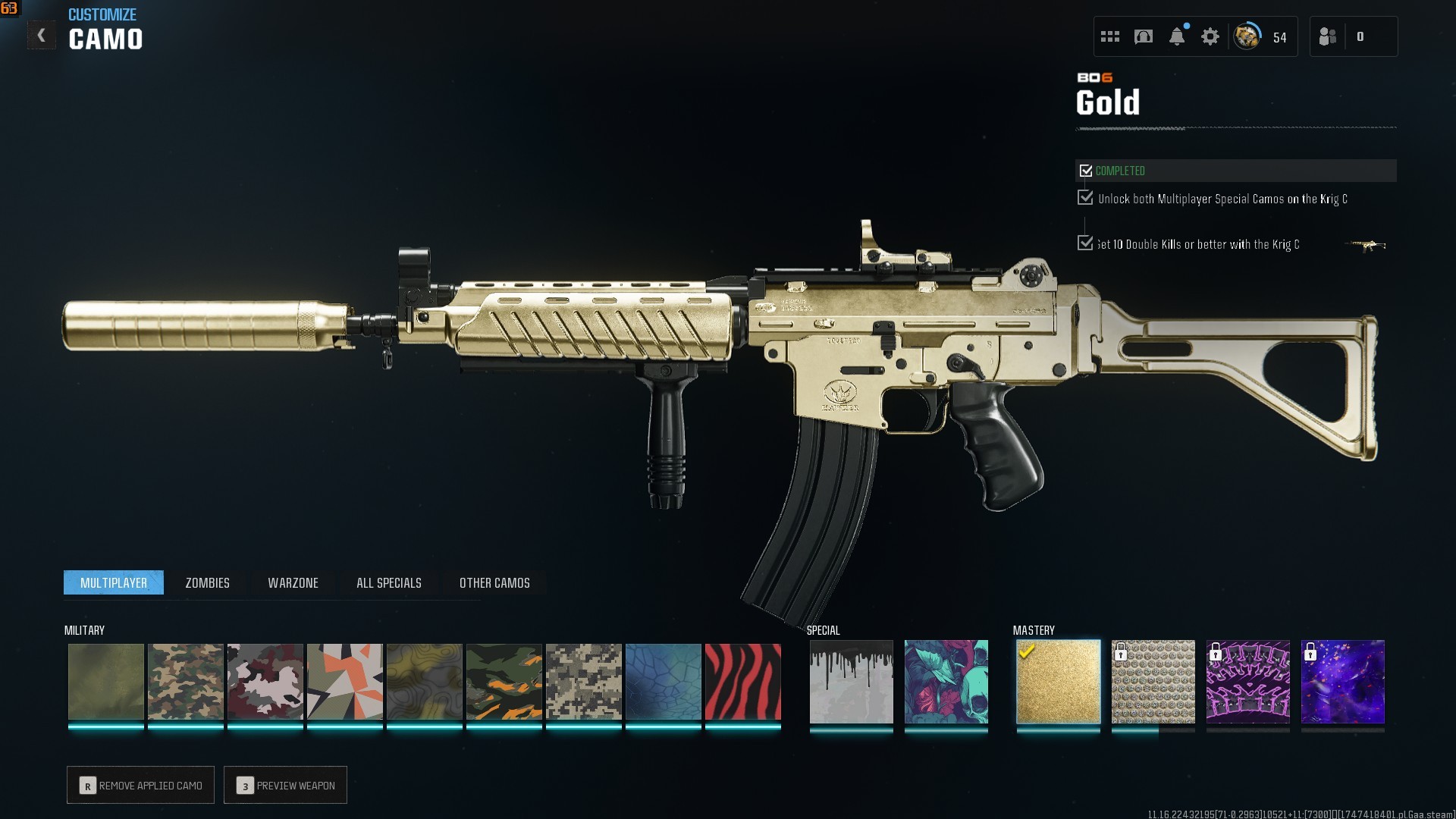Image resolution: width=1456 pixels, height=819 pixels.
Task: Open the grid menu icon
Action: tap(1110, 36)
